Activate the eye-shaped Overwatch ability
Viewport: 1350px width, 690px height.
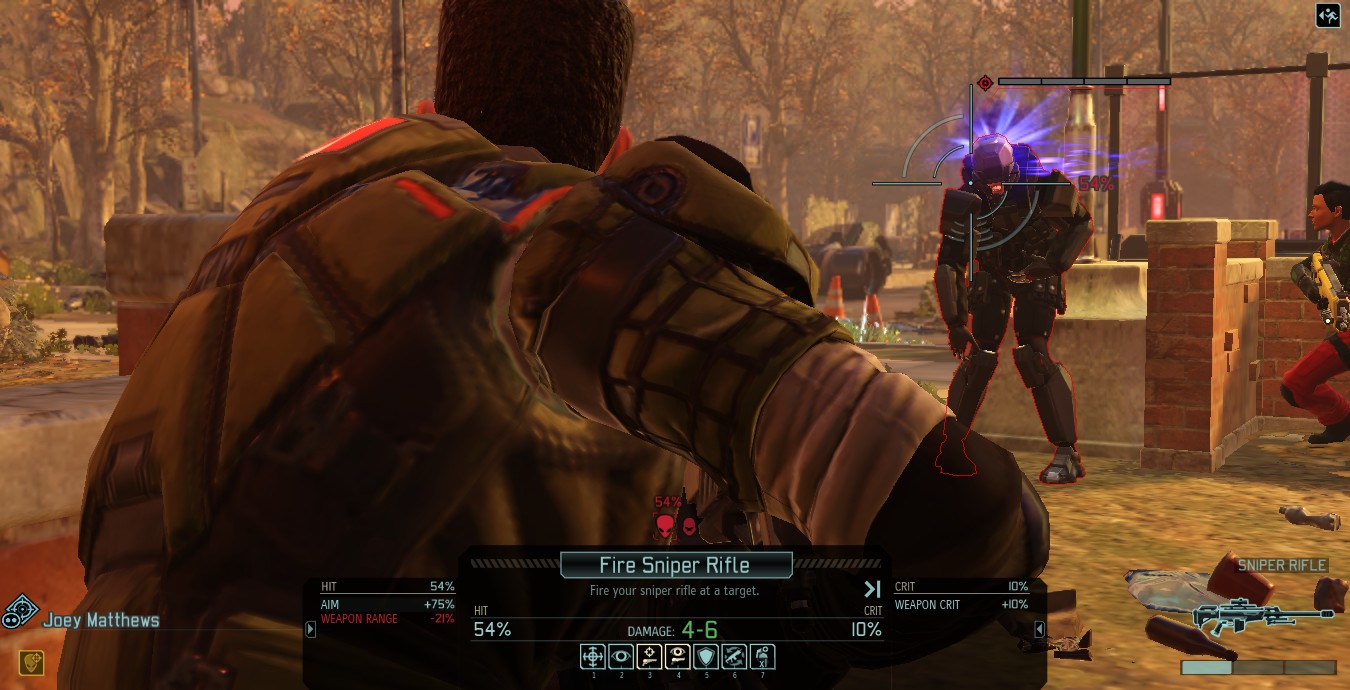click(x=621, y=656)
